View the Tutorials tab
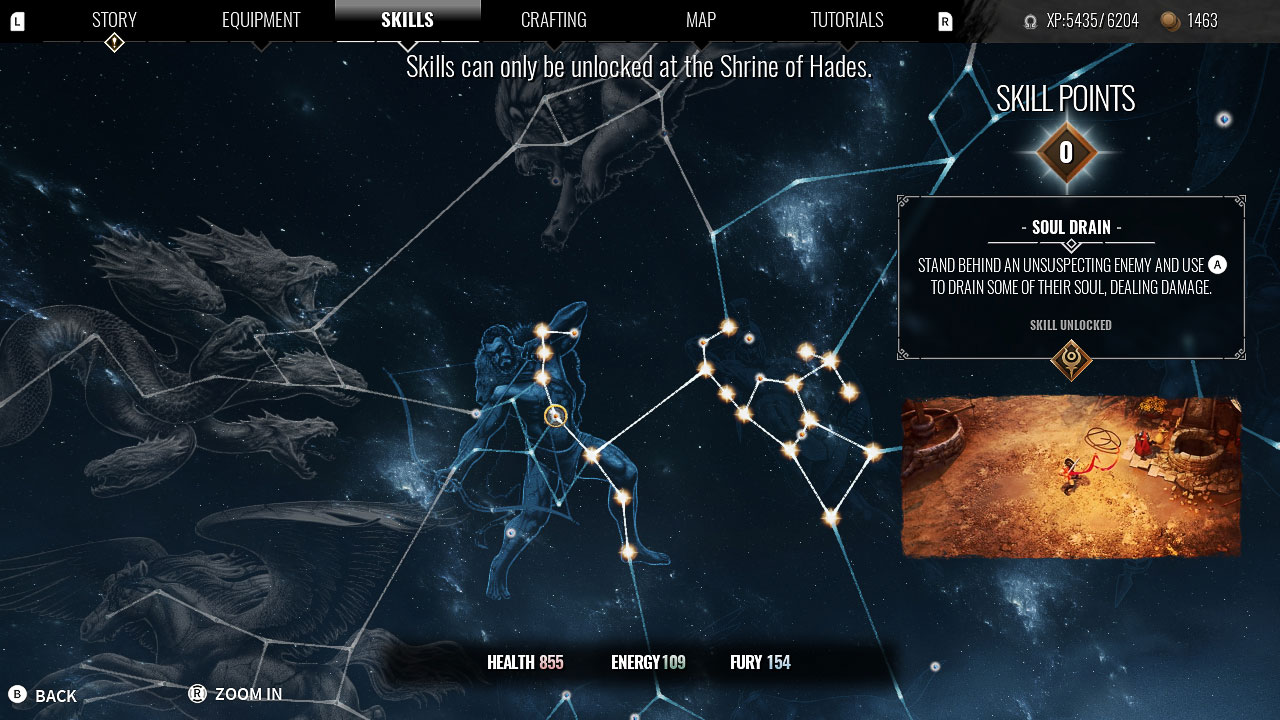The image size is (1280, 720). (846, 19)
